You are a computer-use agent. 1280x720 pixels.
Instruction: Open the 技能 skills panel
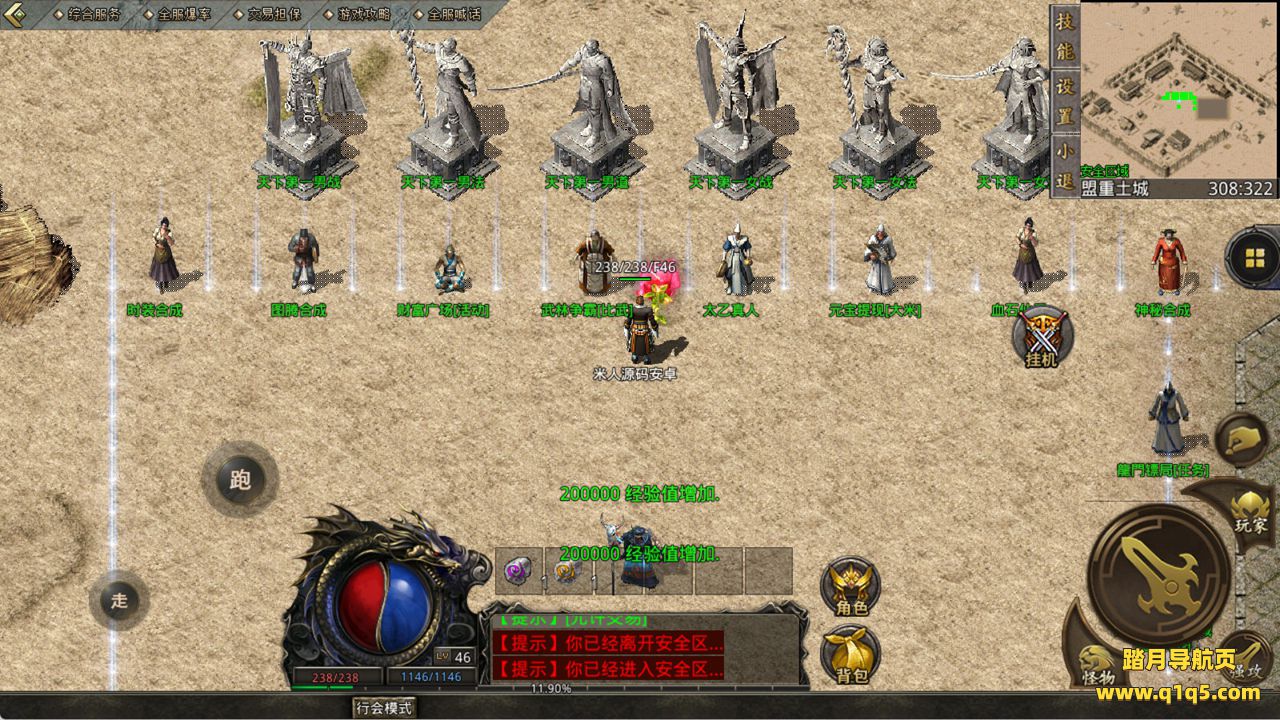pyautogui.click(x=1065, y=35)
